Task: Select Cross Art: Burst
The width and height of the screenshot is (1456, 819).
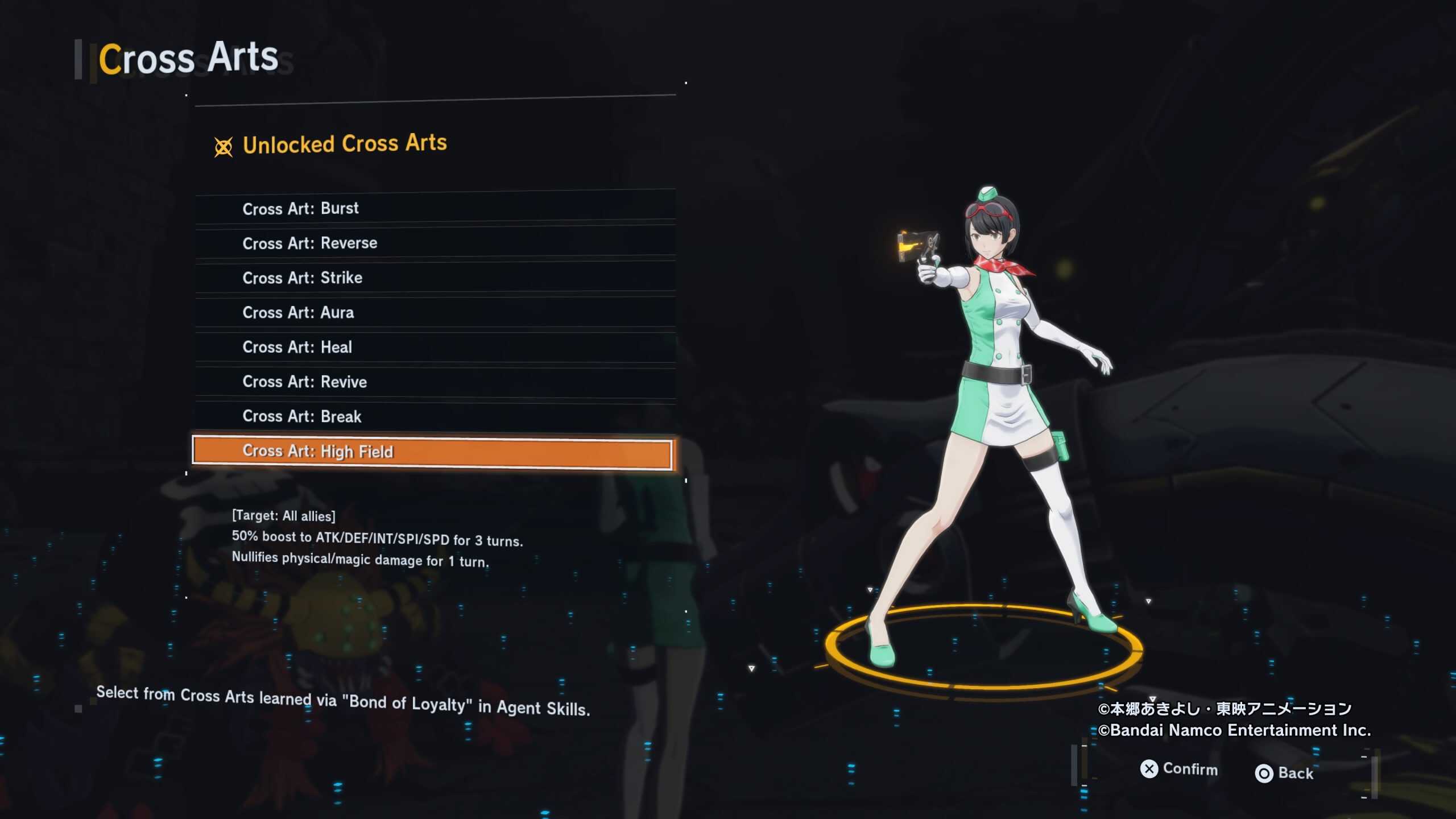Action: (x=435, y=207)
